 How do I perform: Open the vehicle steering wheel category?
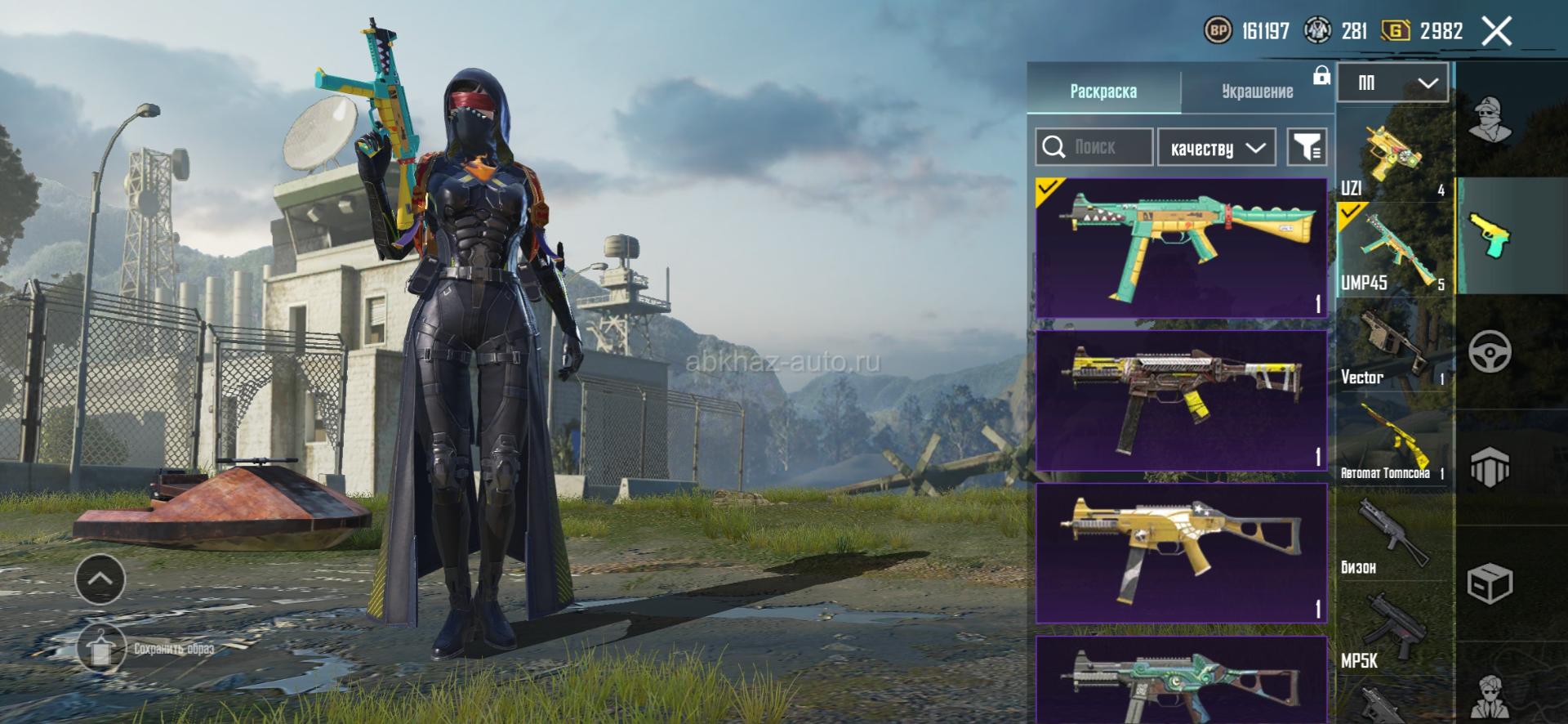pos(1490,352)
